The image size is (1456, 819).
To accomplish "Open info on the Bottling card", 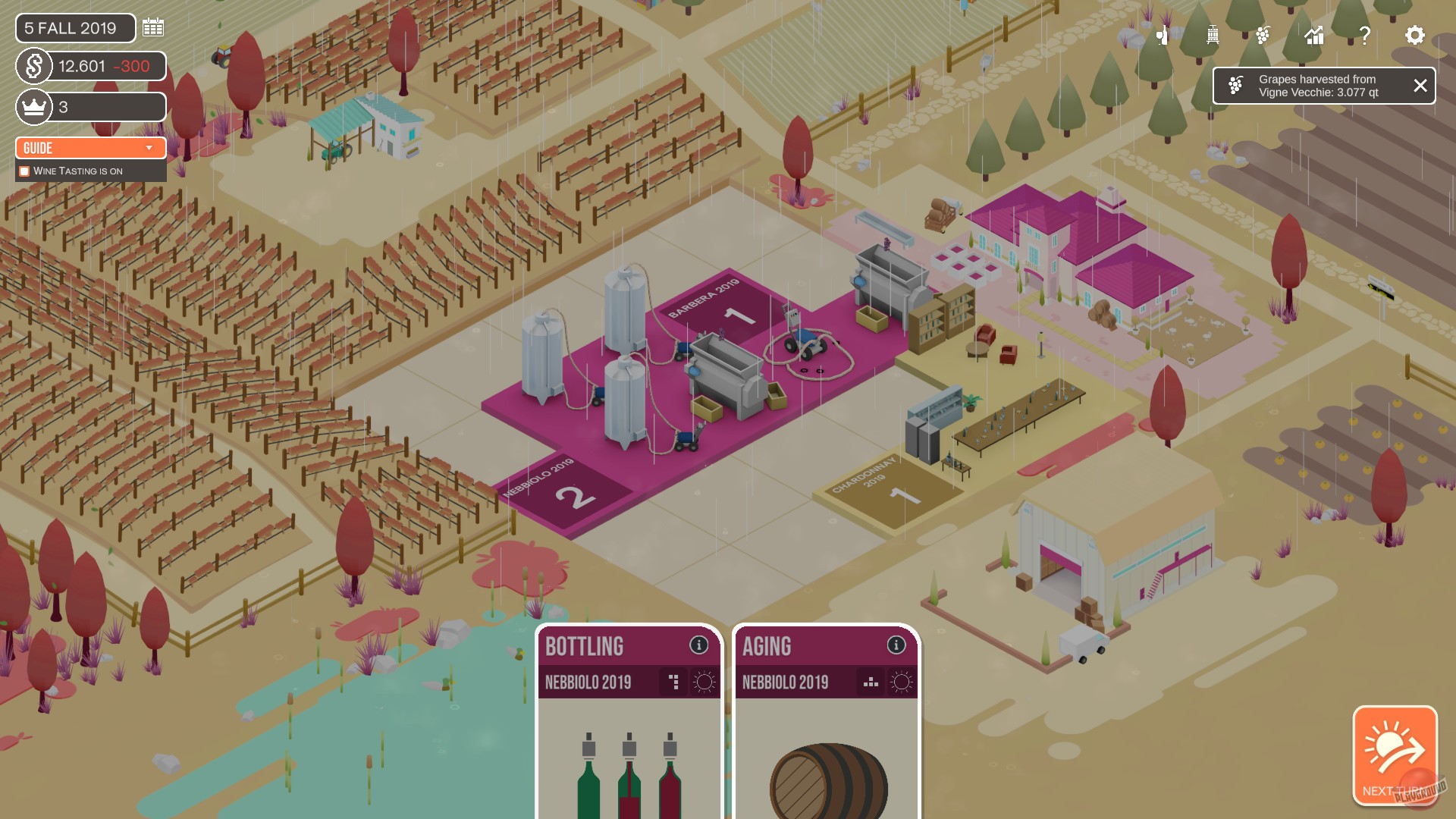I will coord(698,645).
